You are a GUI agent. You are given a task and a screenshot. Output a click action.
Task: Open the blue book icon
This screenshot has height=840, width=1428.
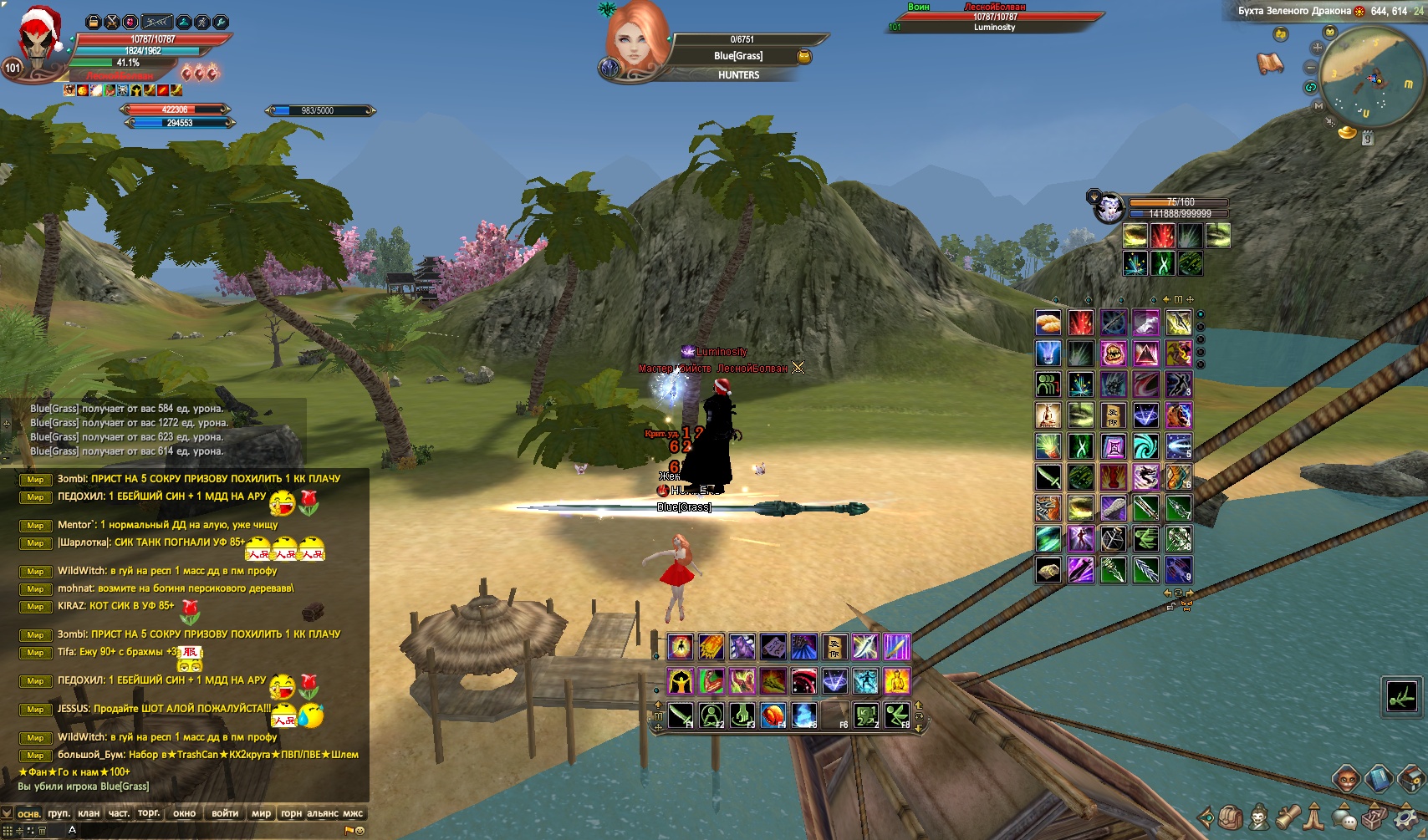point(1378,779)
